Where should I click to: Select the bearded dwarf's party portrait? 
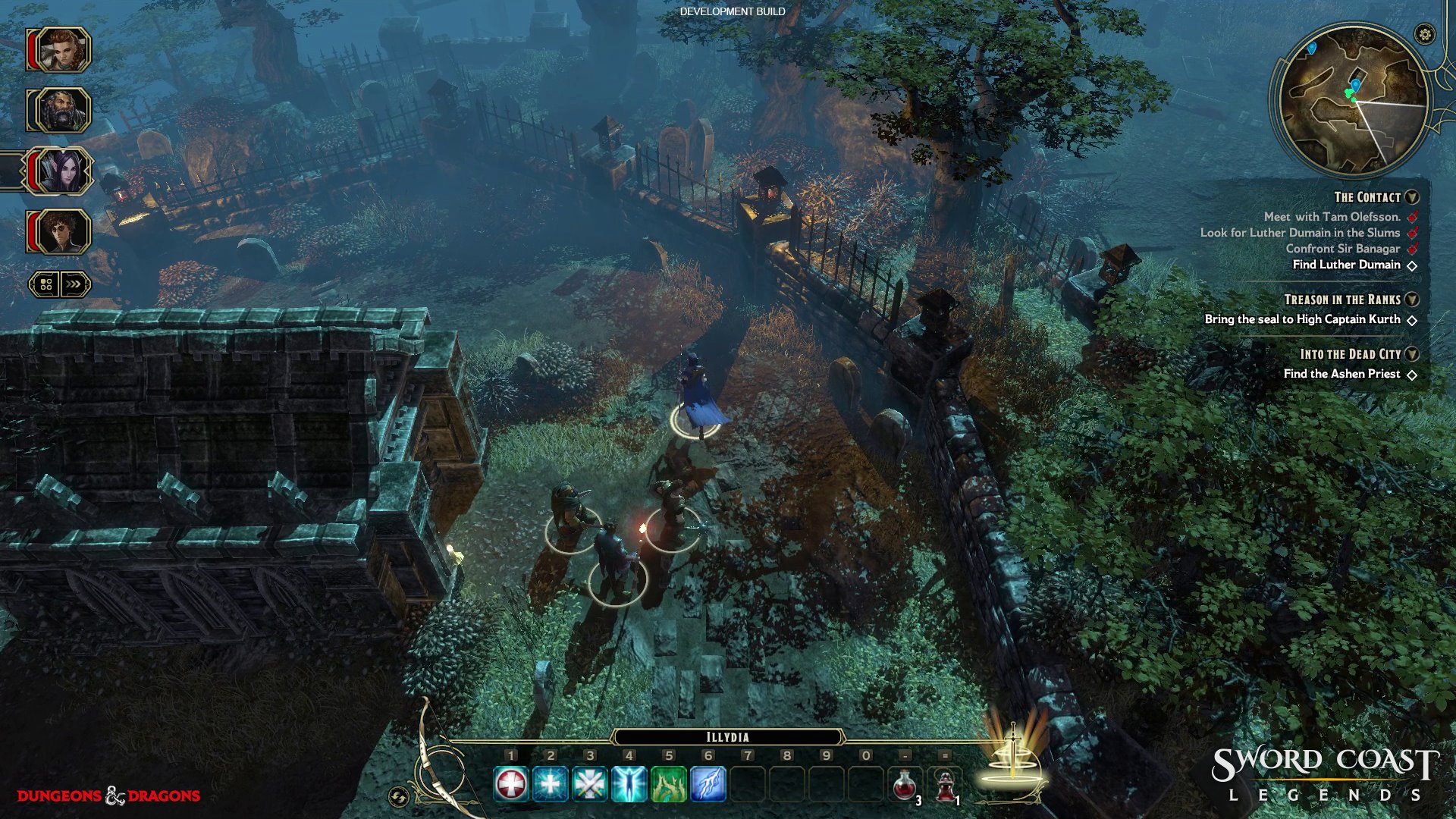pyautogui.click(x=63, y=111)
